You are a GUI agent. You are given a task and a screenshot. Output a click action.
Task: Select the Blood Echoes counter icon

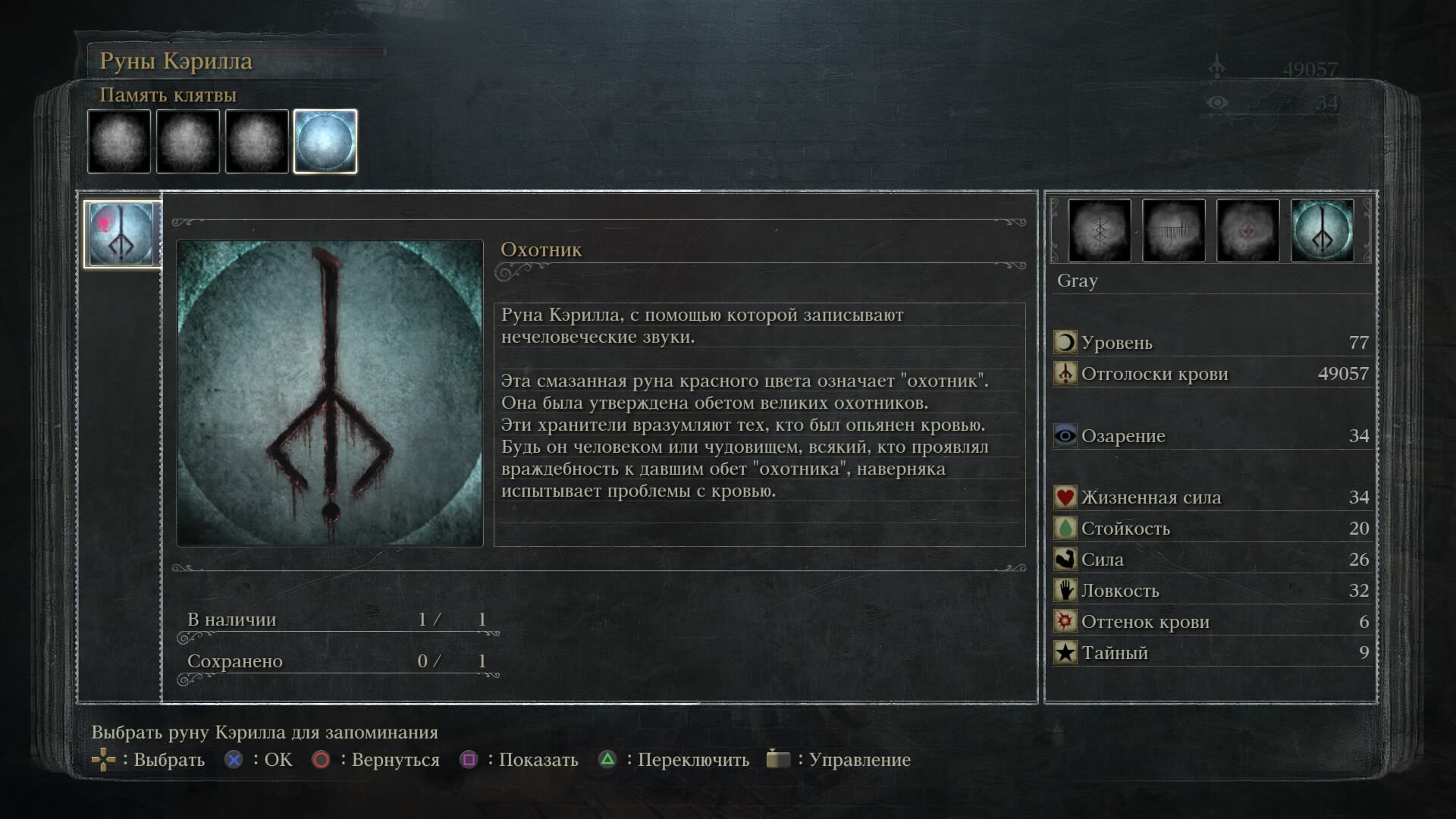click(1065, 374)
